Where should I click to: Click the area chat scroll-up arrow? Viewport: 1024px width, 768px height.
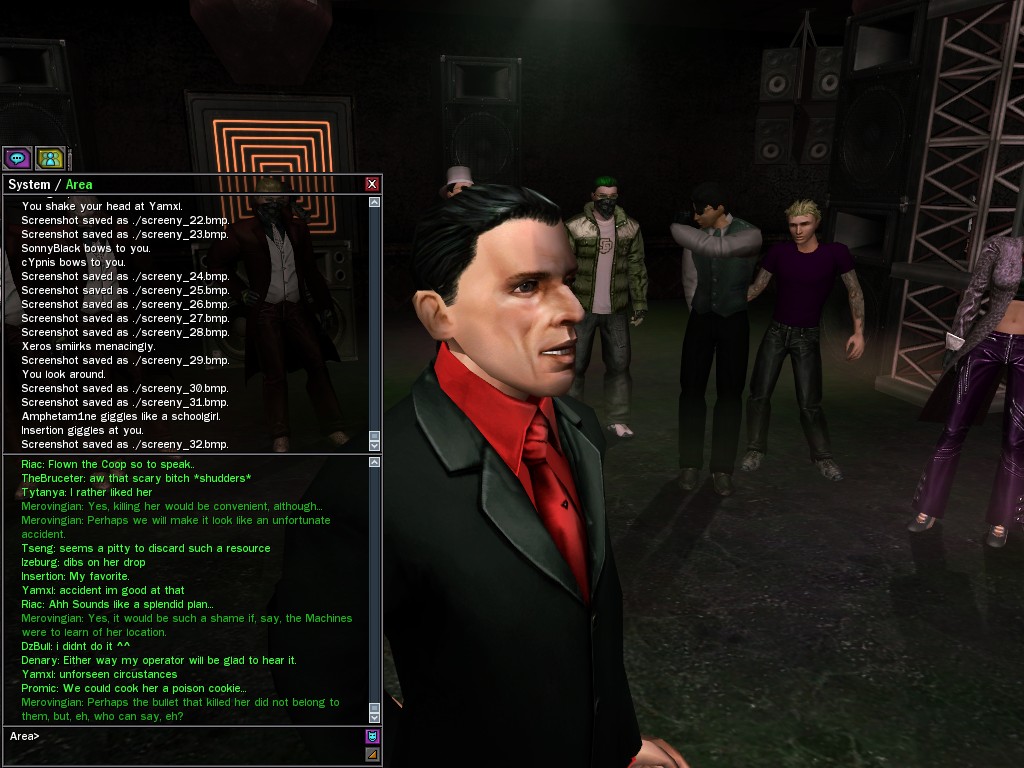point(375,462)
